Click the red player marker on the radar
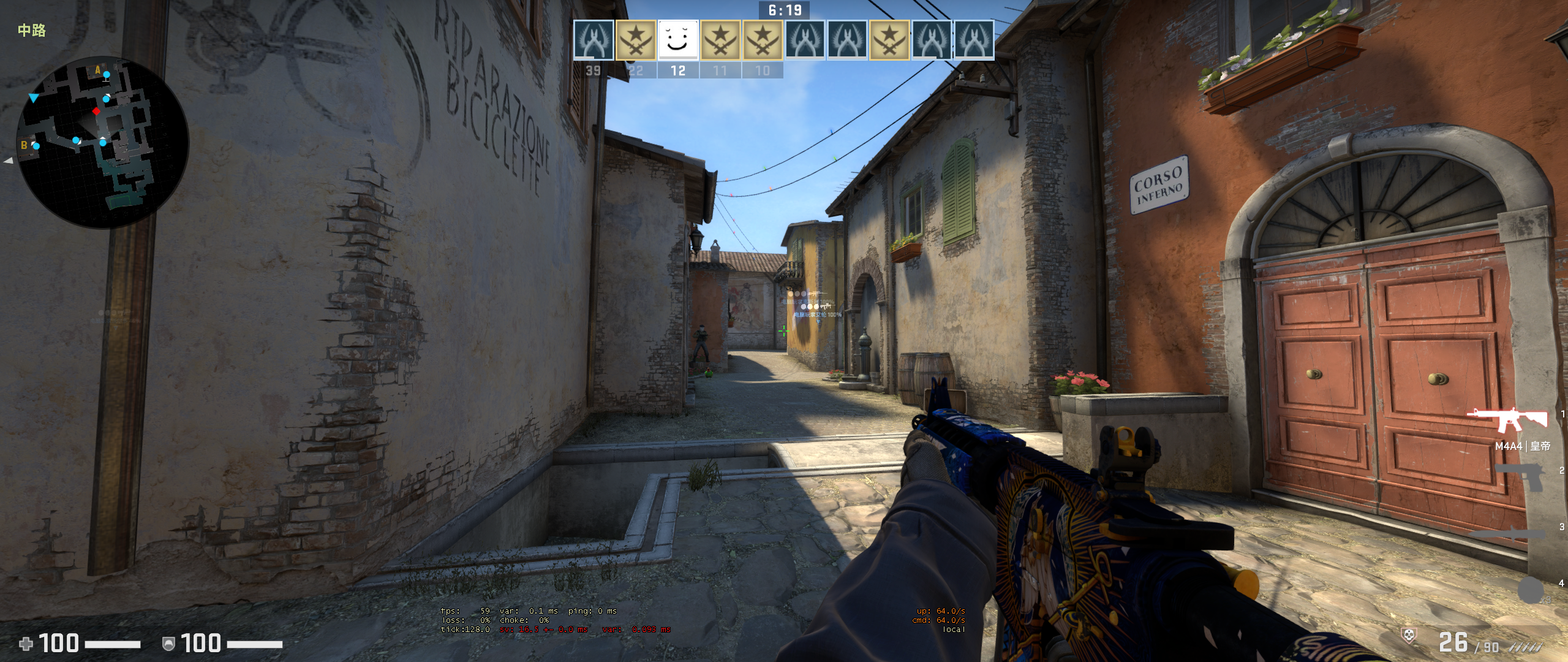 (97, 111)
